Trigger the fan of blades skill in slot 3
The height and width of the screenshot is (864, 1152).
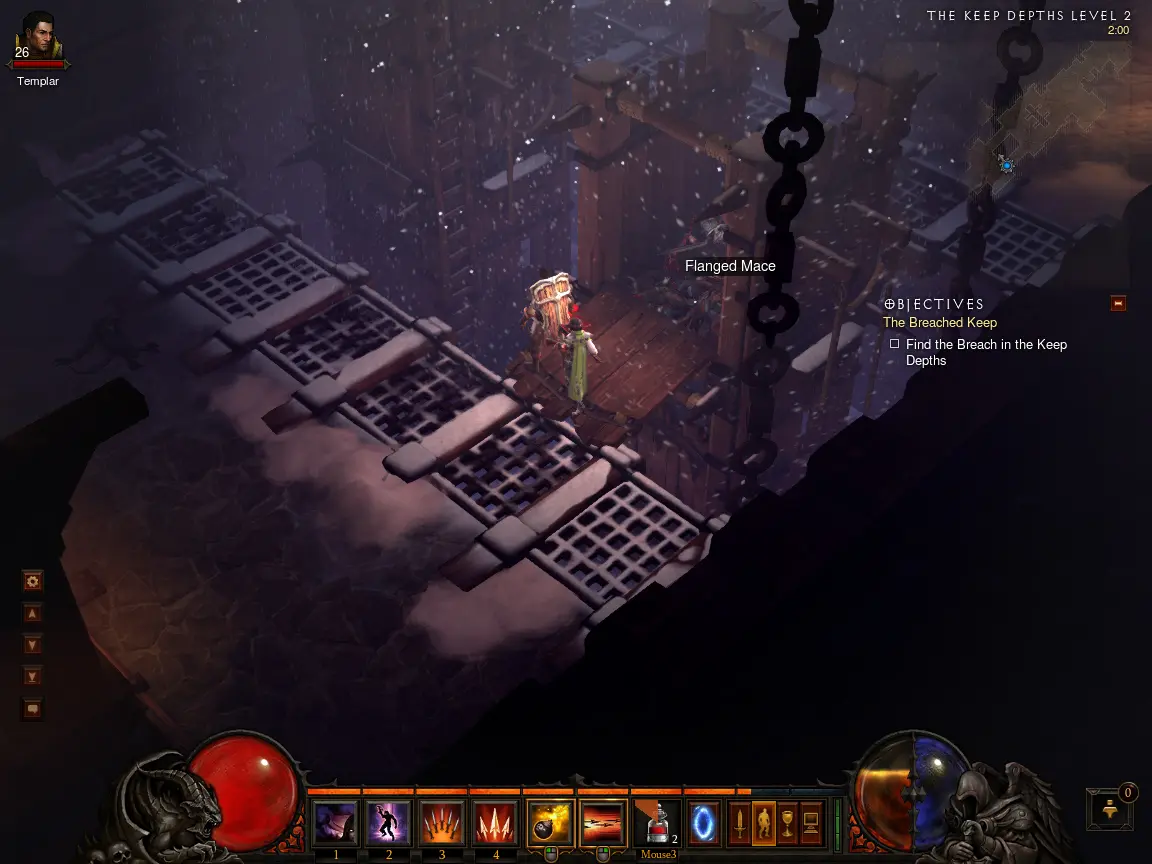[x=442, y=823]
